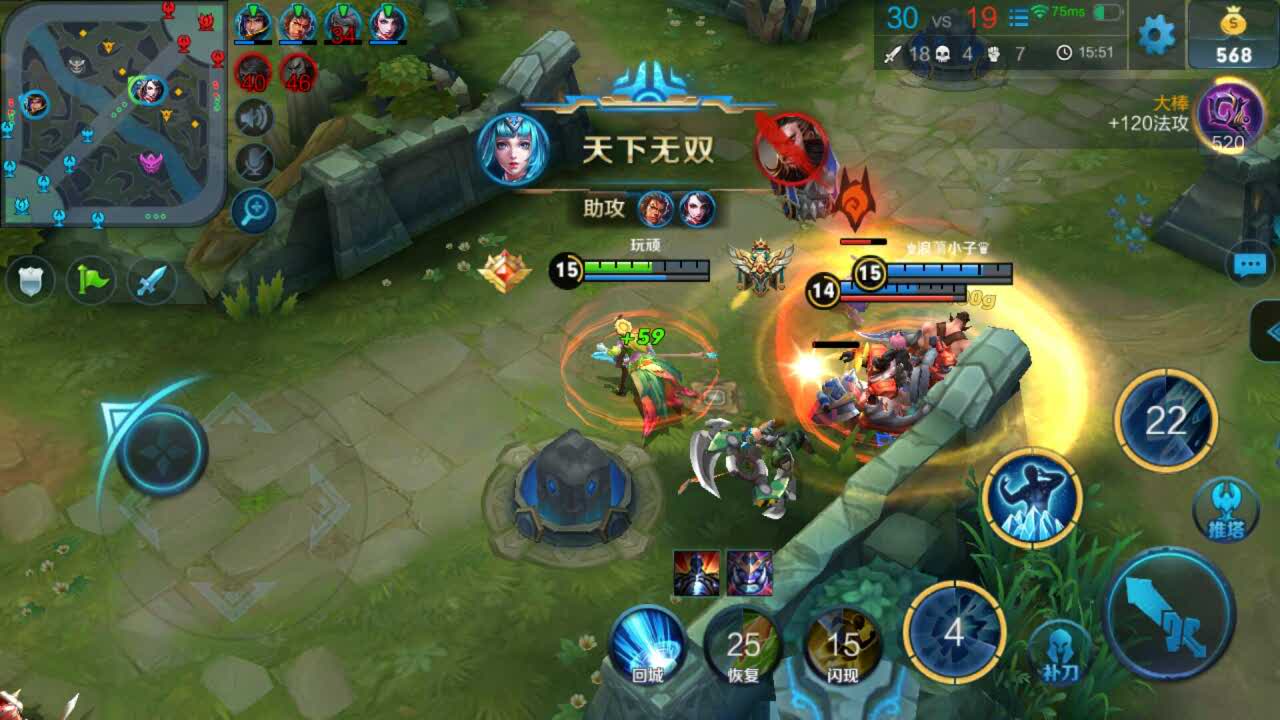Activate the 闪现 flash spell
Image resolution: width=1280 pixels, height=720 pixels.
pos(843,645)
